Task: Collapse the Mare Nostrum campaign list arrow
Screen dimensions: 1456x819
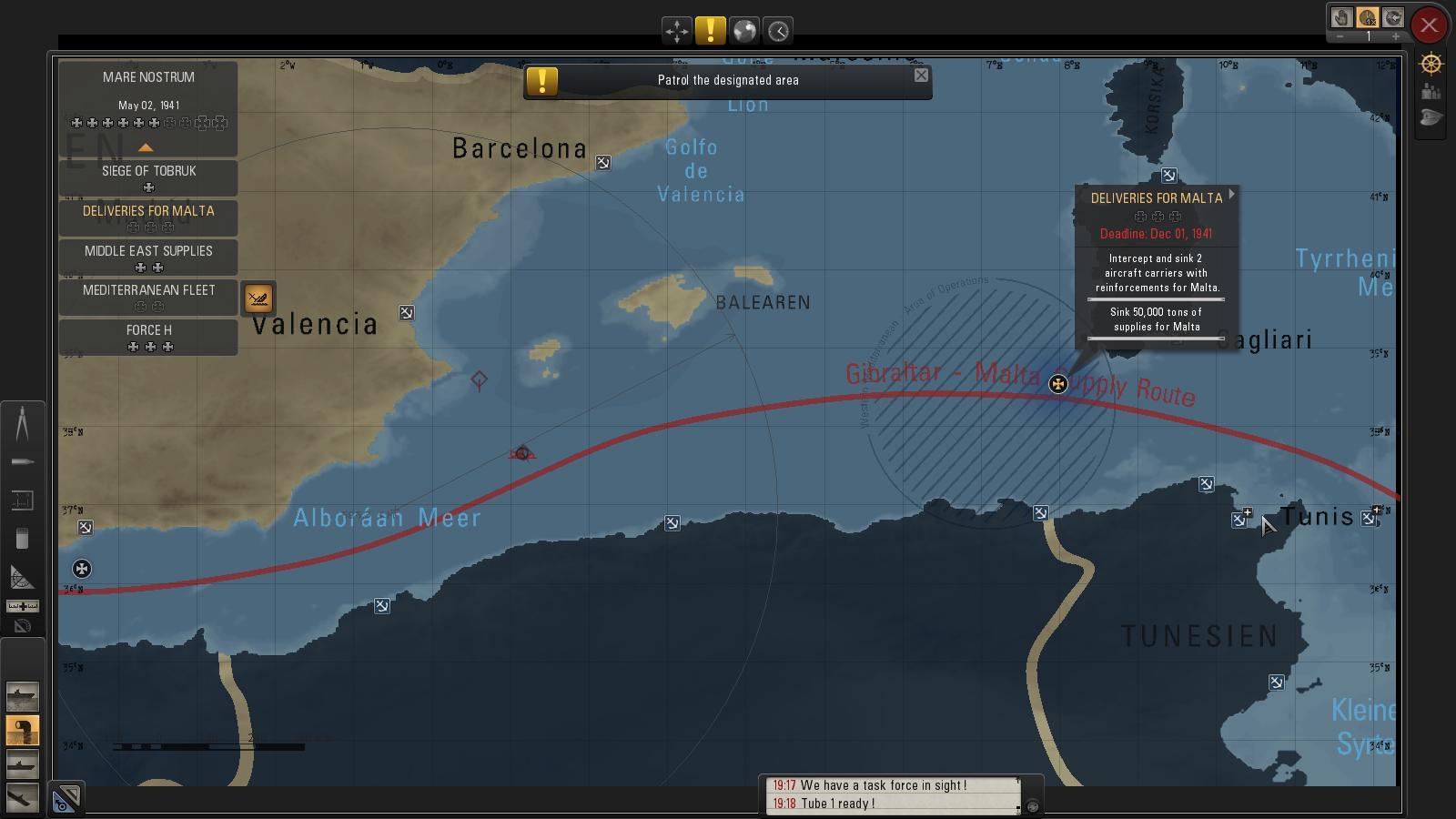Action: point(146,147)
